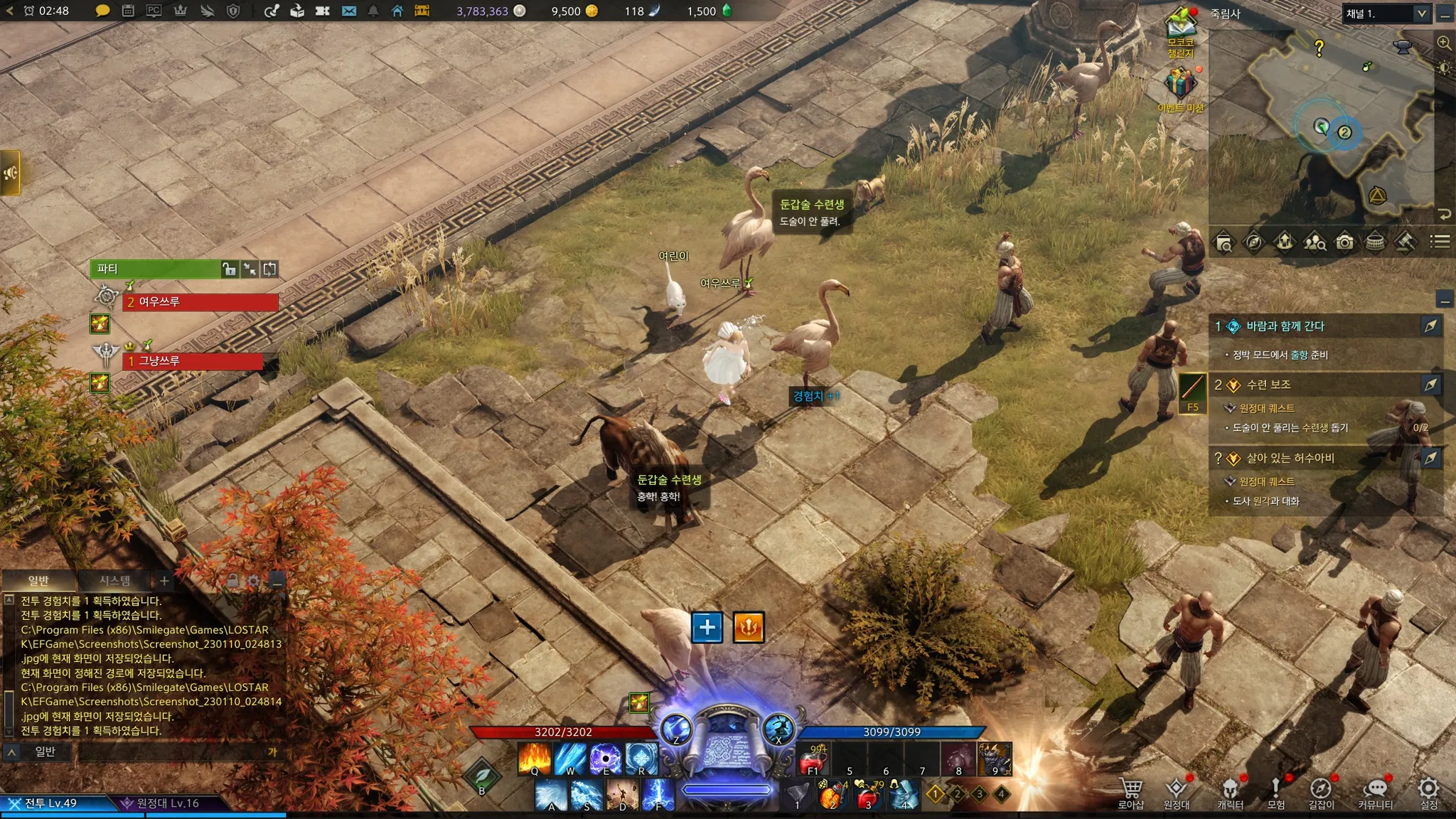Click the blue plus buff icon
The width and height of the screenshot is (1456, 819).
[707, 627]
